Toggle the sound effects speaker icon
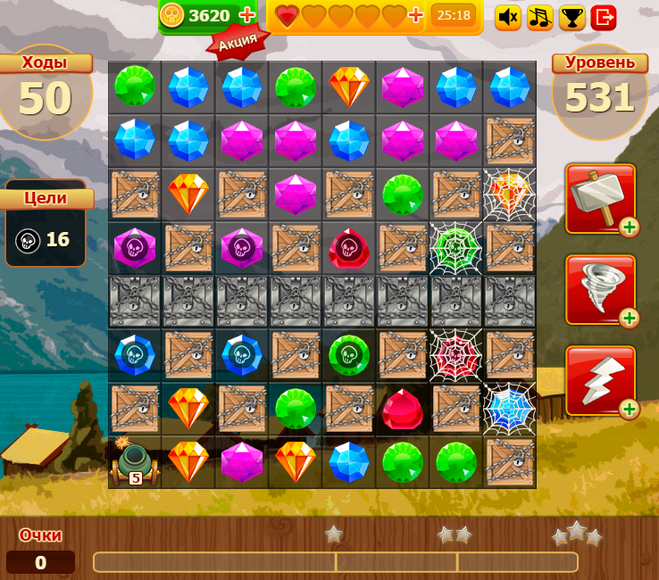The height and width of the screenshot is (580, 659). pos(508,17)
